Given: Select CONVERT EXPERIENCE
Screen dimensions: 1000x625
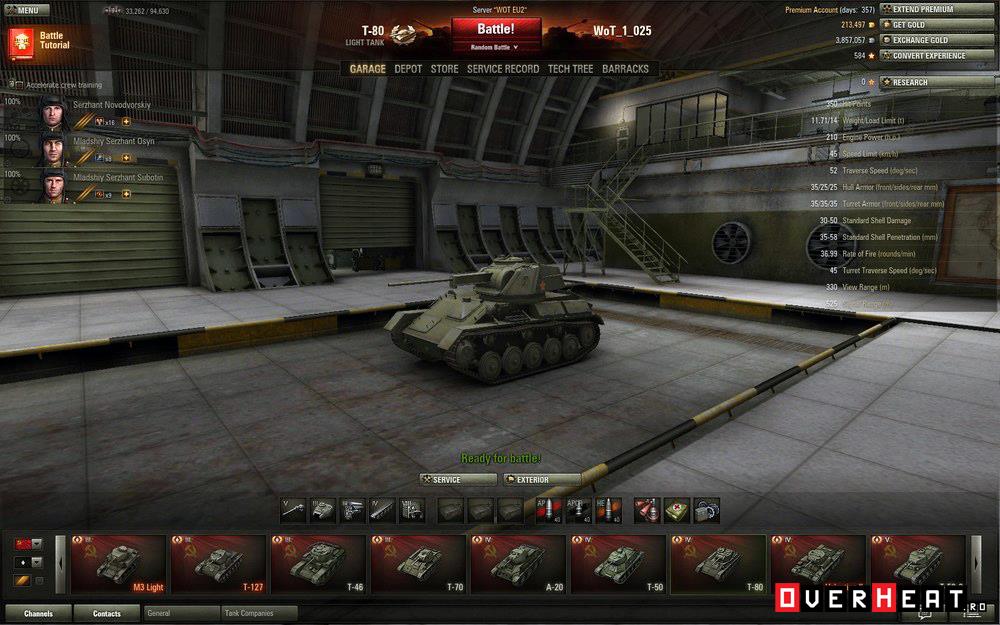Looking at the screenshot, I should tap(923, 56).
